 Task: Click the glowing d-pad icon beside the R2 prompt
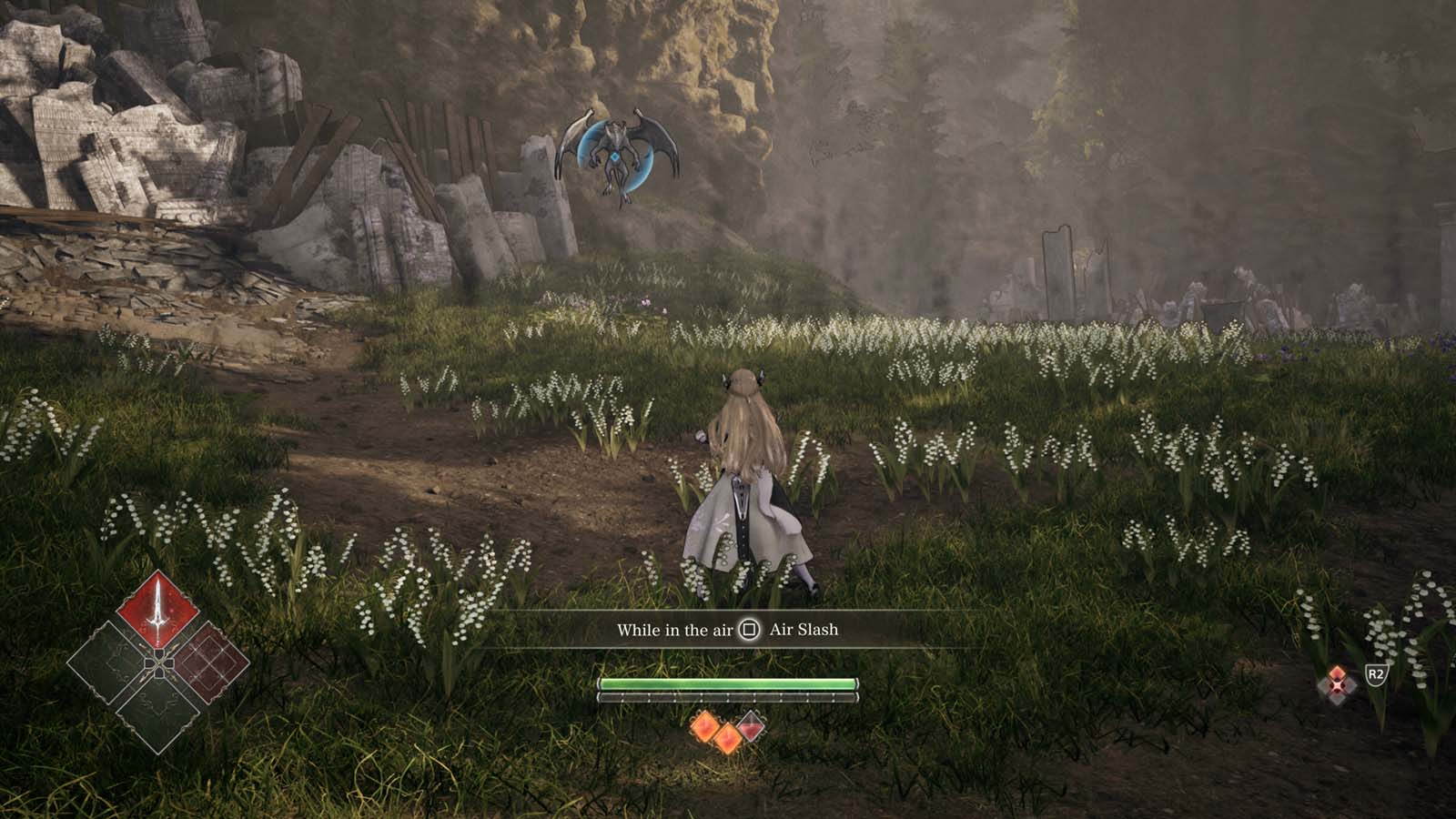[1338, 682]
